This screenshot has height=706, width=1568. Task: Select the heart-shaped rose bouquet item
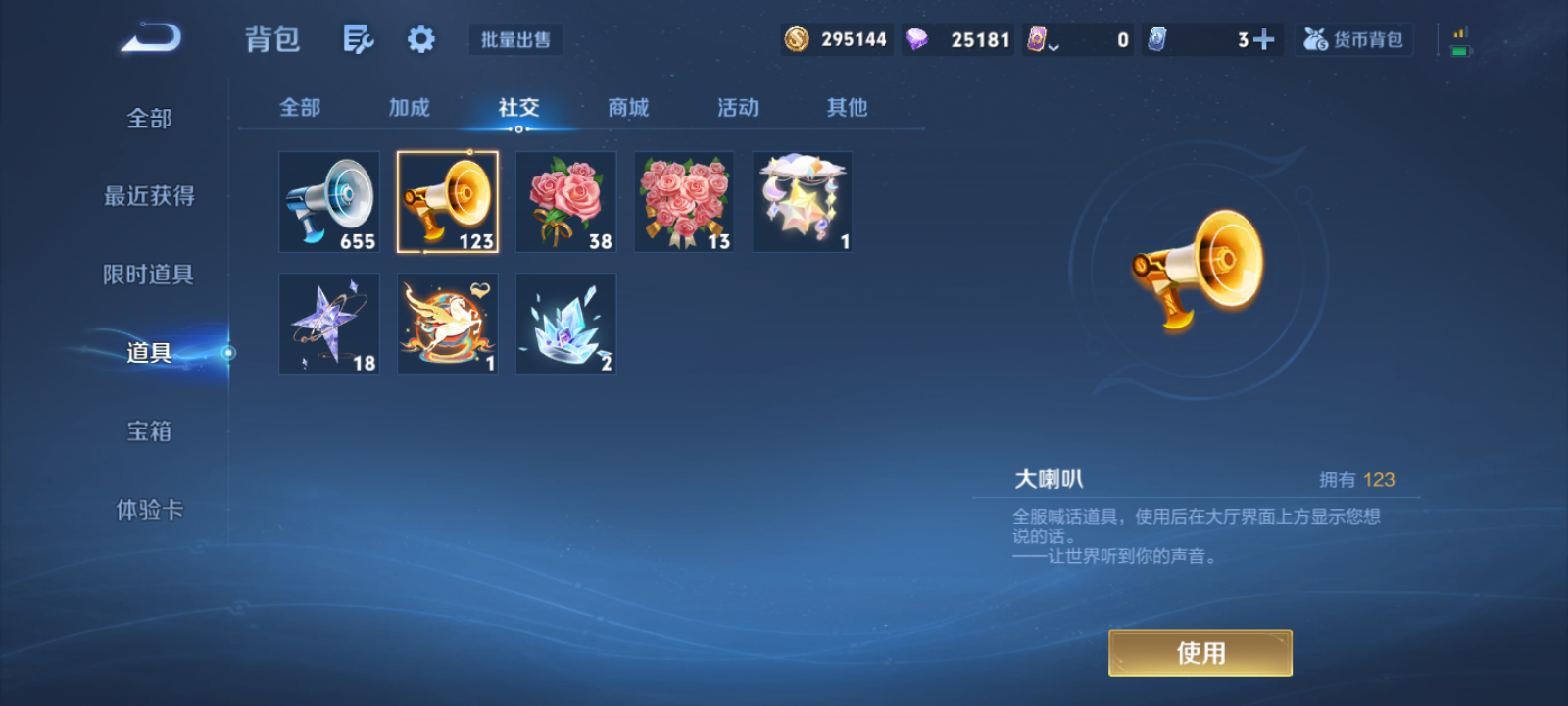[683, 201]
